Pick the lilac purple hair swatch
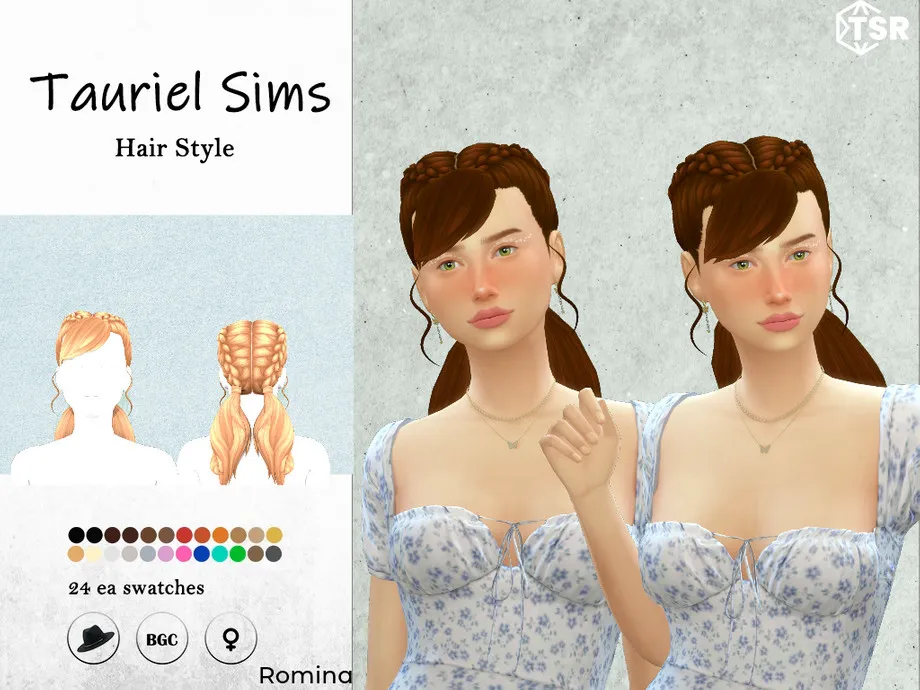 click(x=166, y=553)
